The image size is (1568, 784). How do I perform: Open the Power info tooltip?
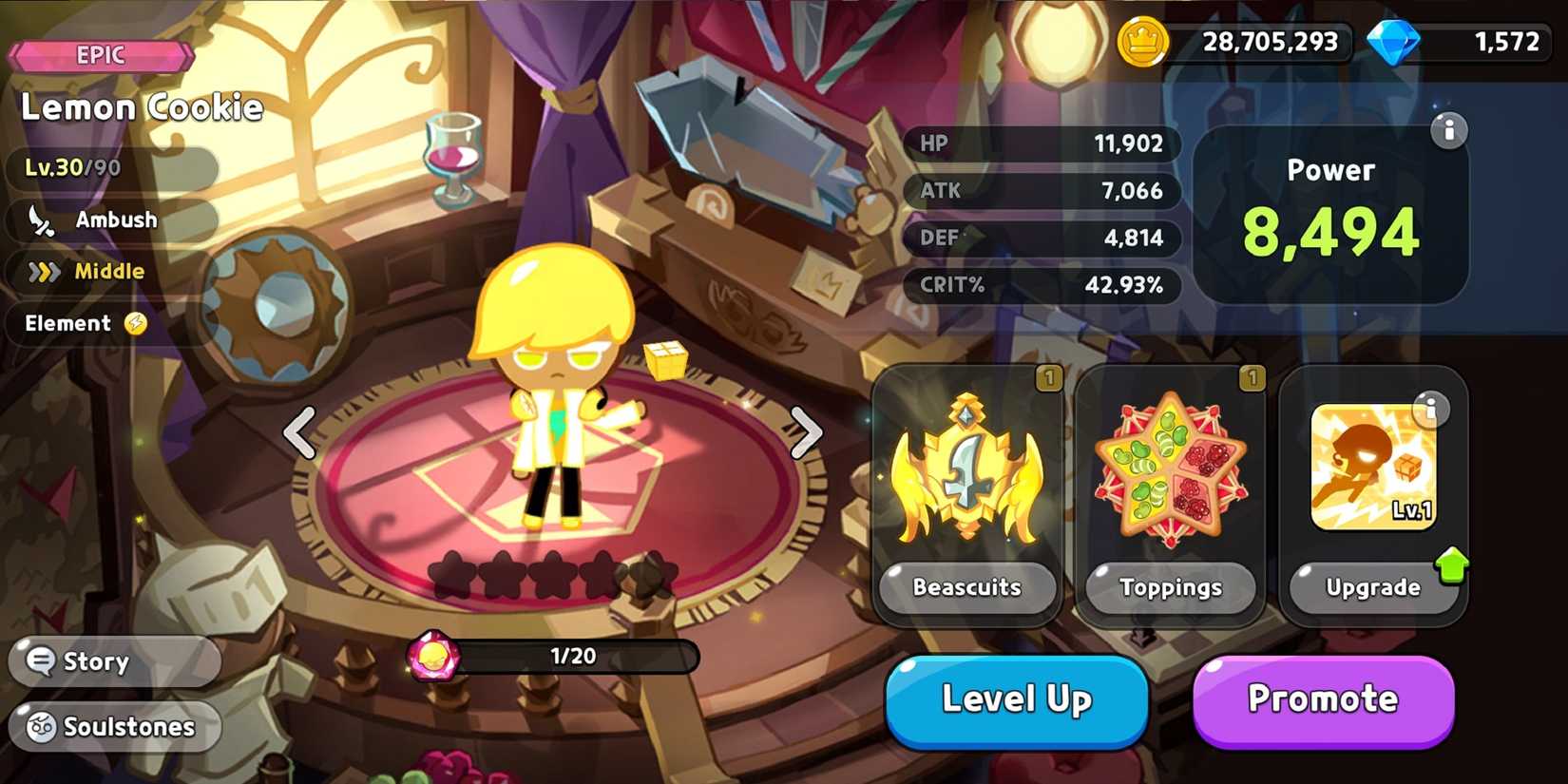[x=1449, y=132]
